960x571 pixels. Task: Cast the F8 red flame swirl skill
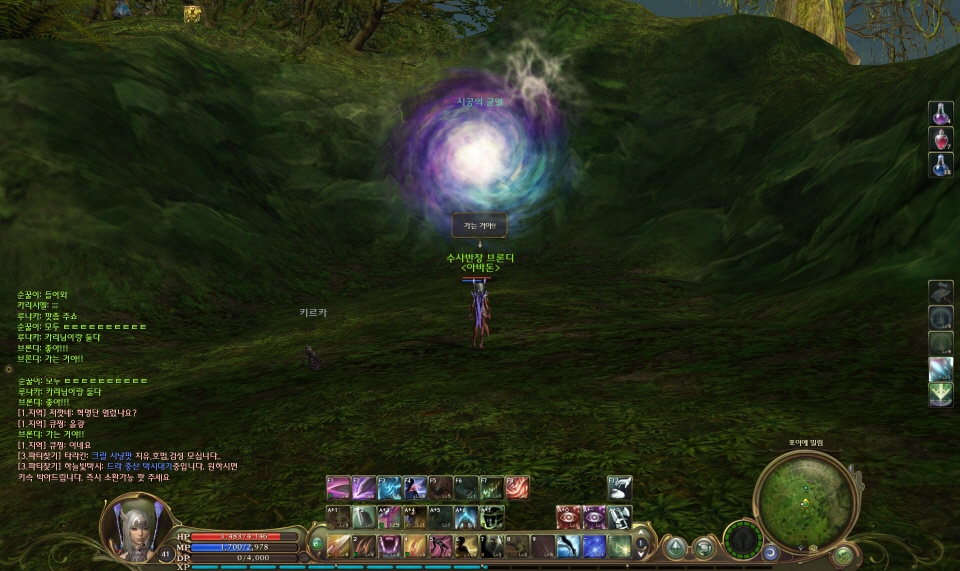coord(517,486)
